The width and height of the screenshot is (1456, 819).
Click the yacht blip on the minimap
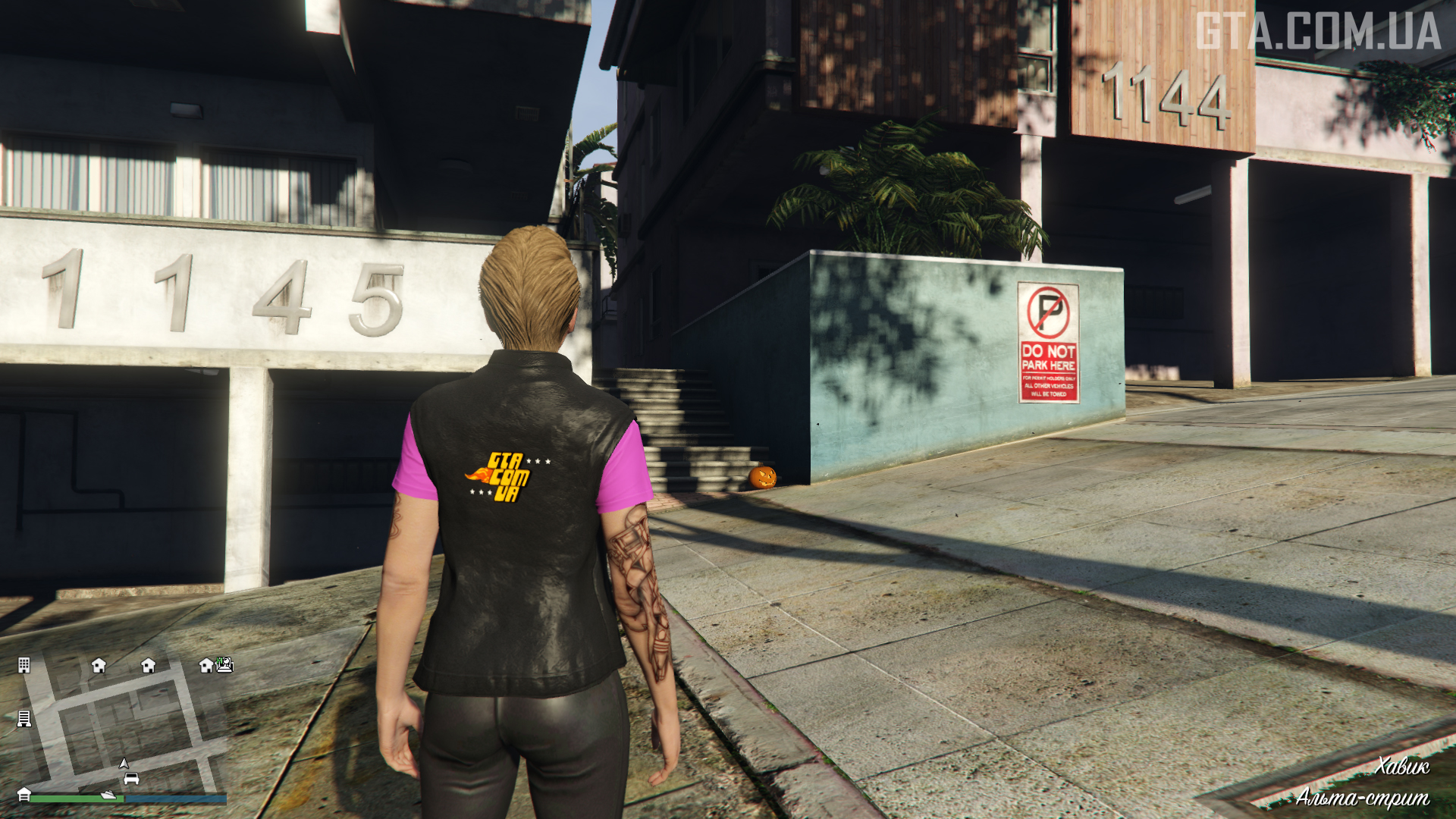pos(108,795)
